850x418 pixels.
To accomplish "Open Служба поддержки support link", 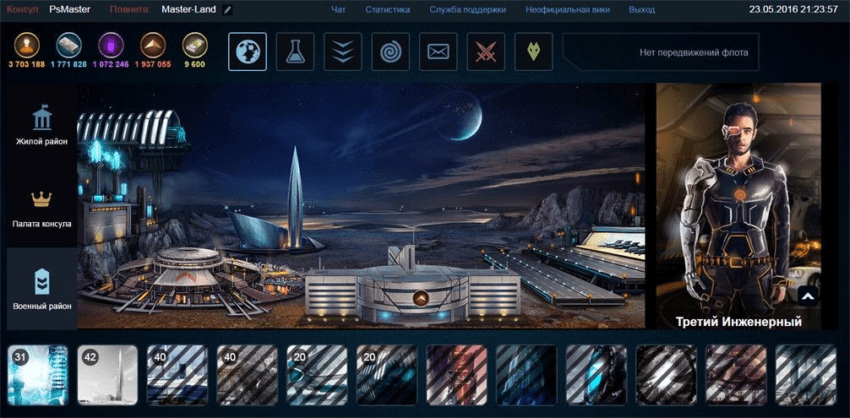I will (467, 10).
